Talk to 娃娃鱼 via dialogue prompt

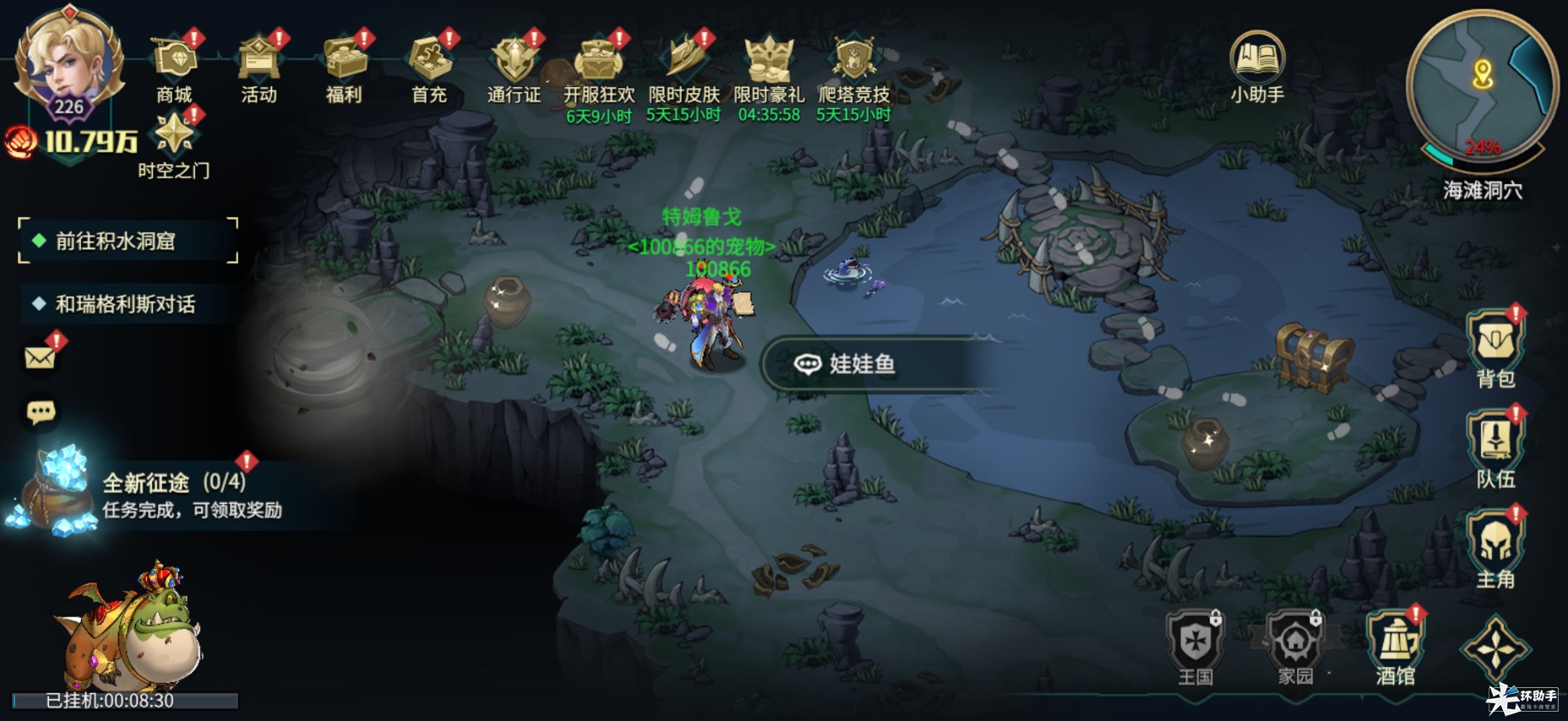tap(862, 364)
